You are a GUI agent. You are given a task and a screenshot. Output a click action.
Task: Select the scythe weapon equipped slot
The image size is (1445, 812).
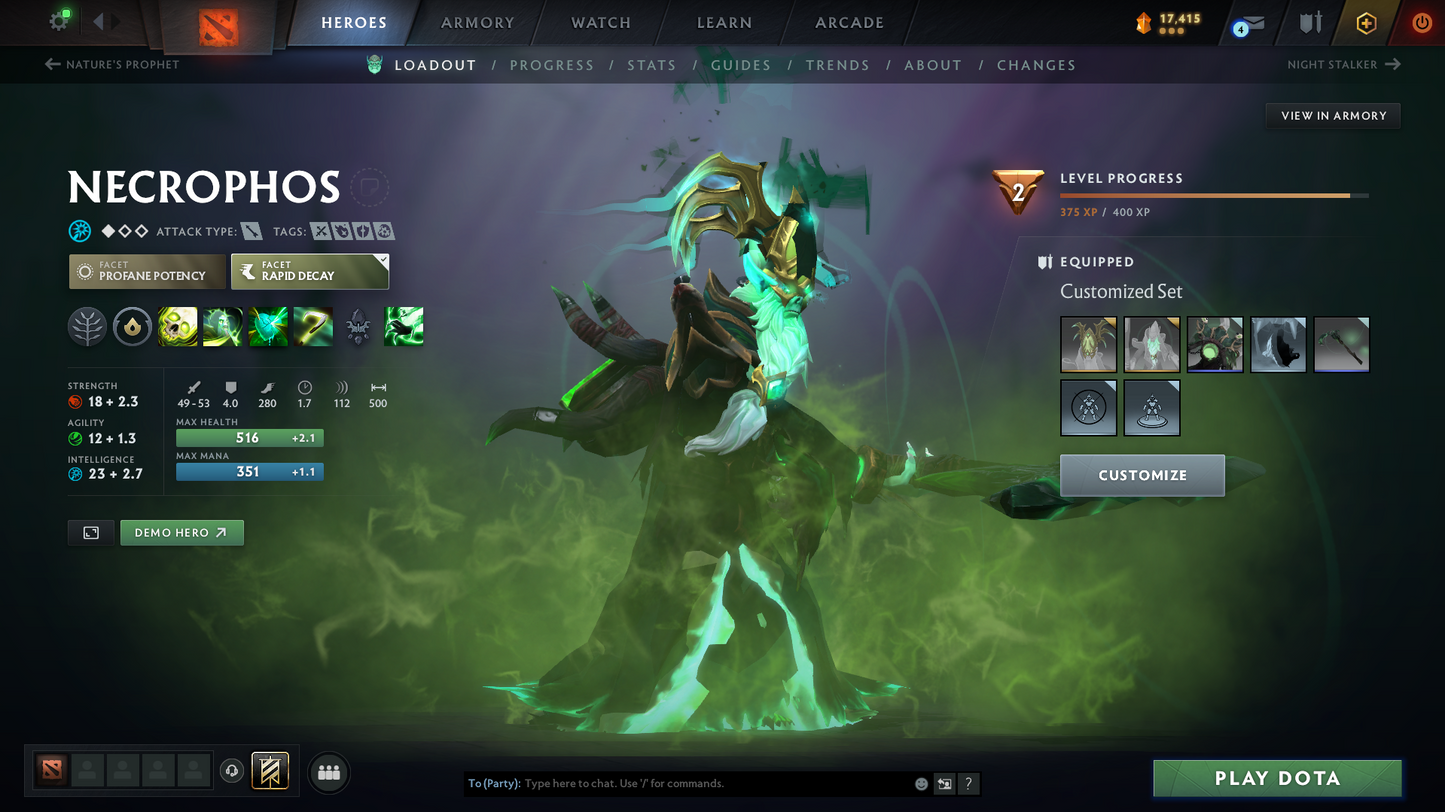tap(1341, 345)
